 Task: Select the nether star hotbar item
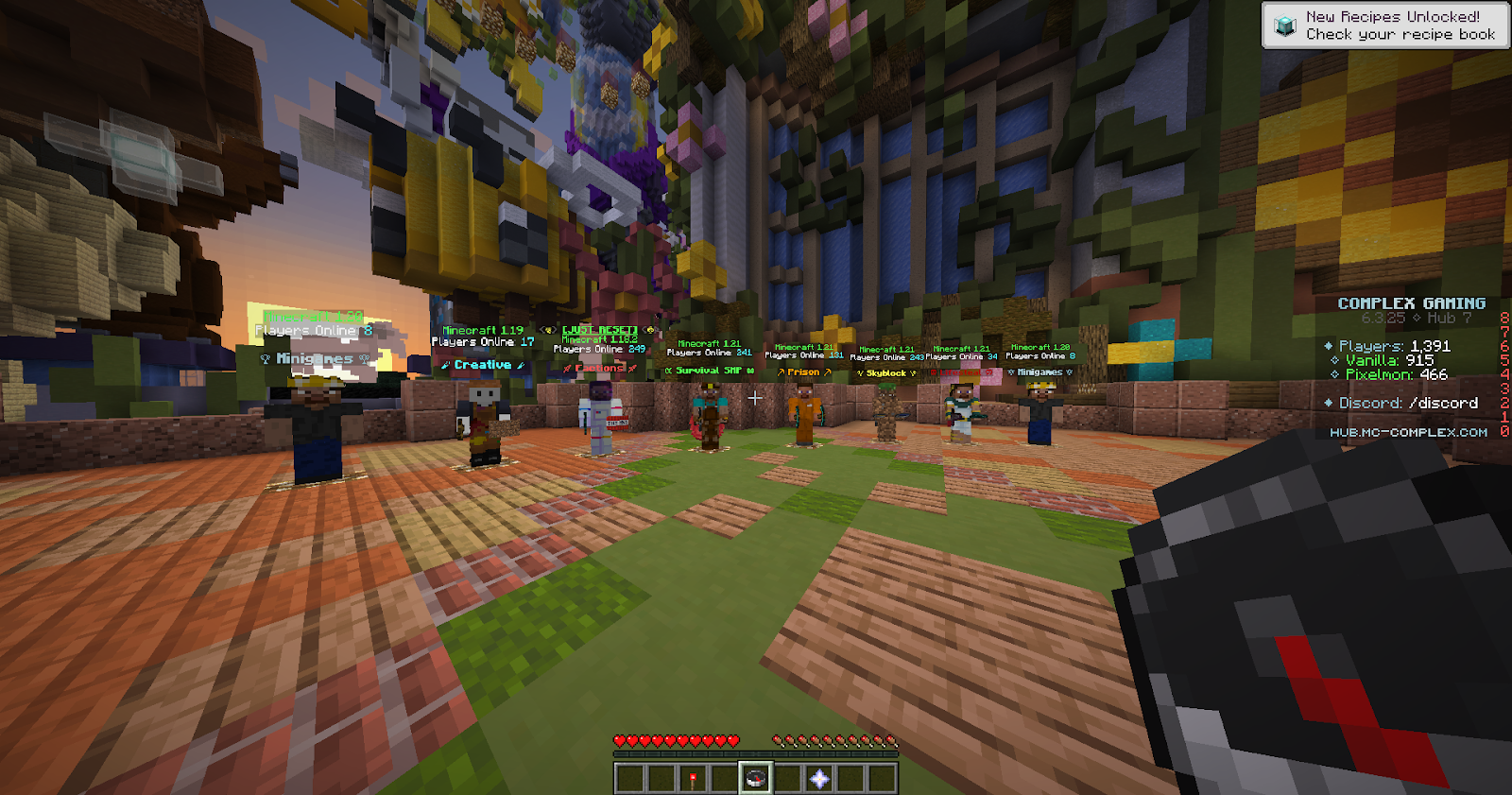point(818,780)
